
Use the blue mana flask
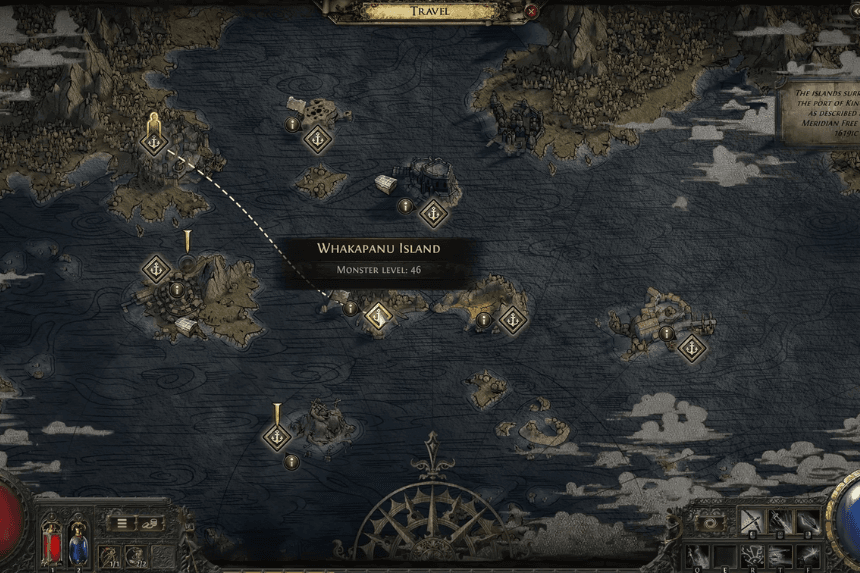pos(77,544)
